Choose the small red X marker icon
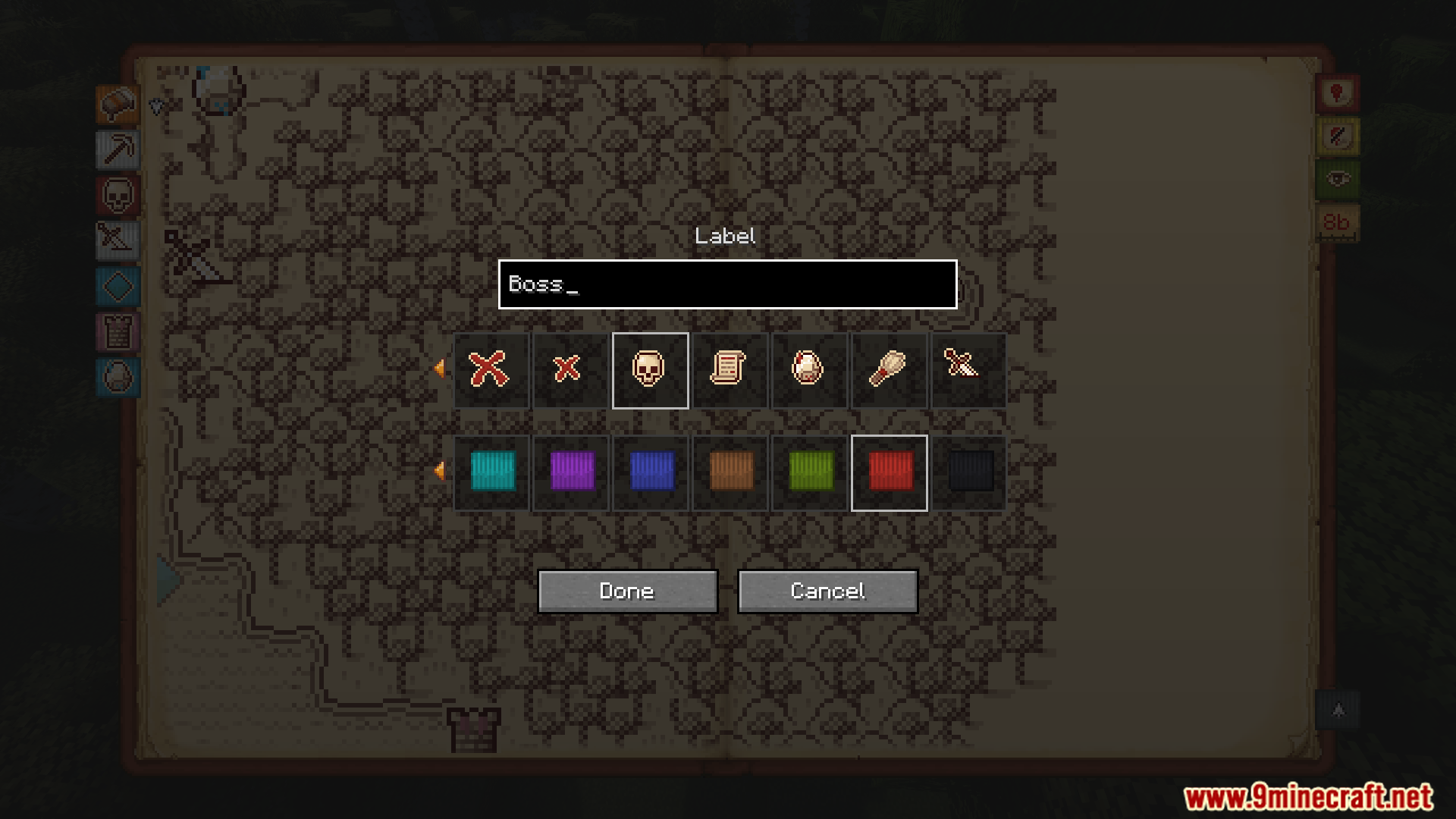 [570, 370]
